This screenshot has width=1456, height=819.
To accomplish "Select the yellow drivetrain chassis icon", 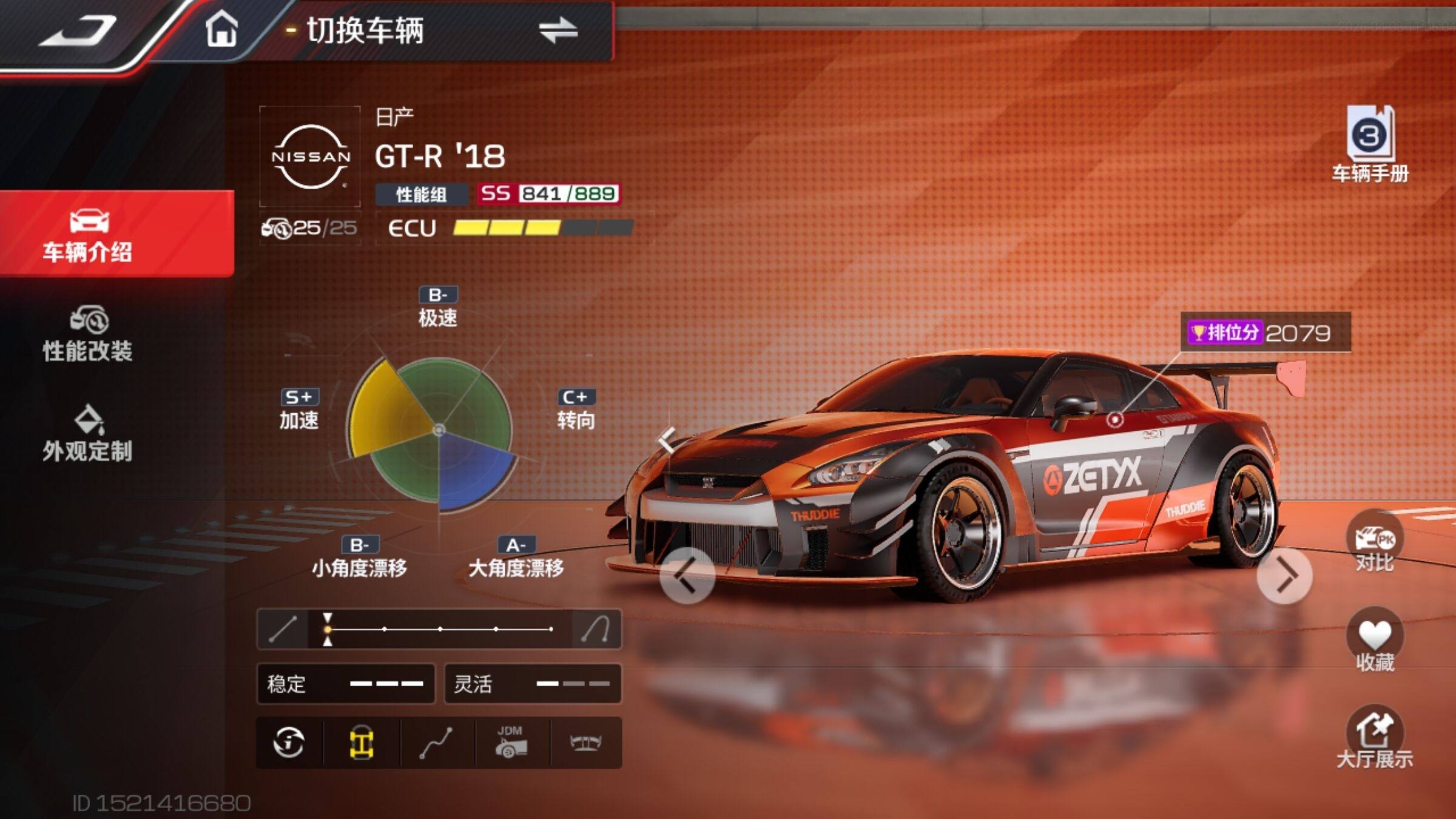I will click(x=362, y=743).
